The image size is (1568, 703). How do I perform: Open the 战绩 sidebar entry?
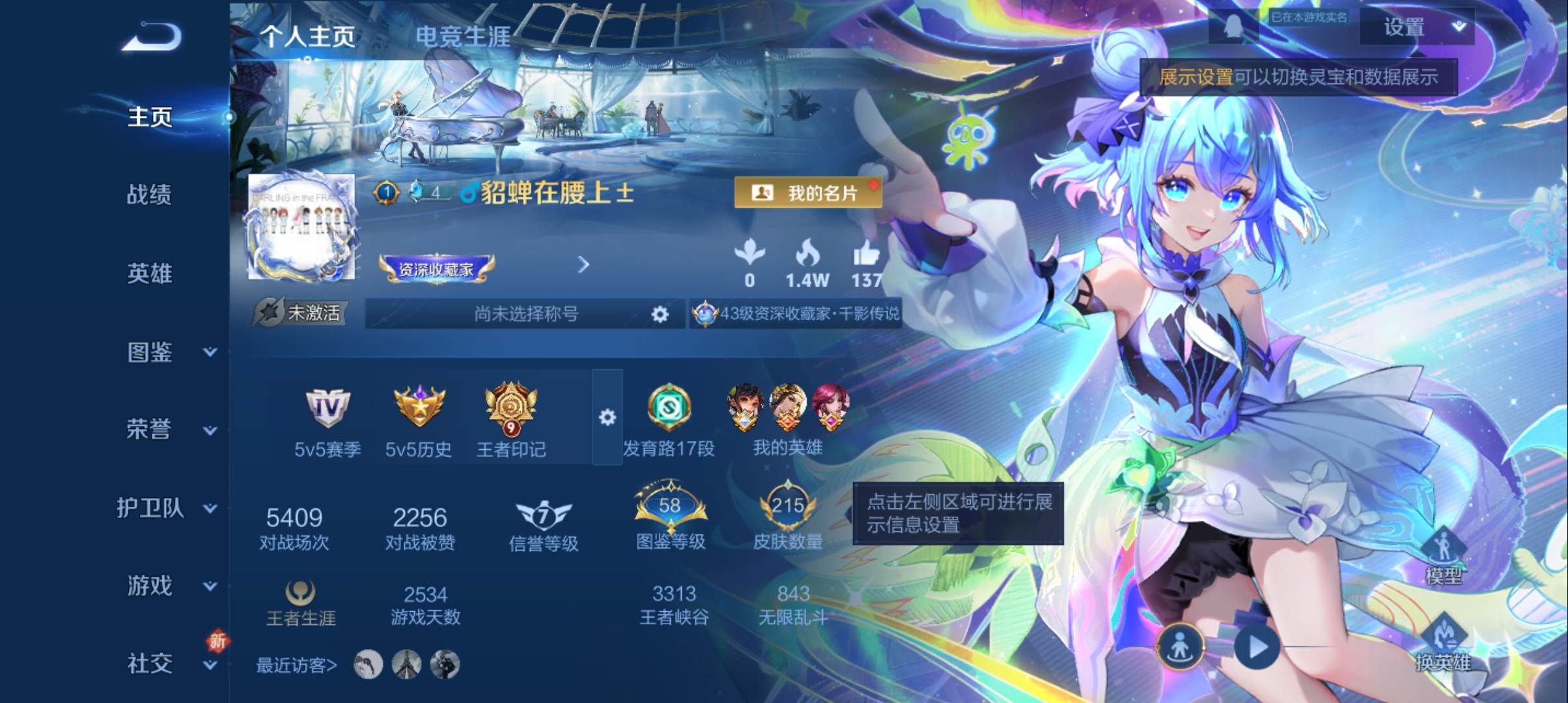(149, 195)
